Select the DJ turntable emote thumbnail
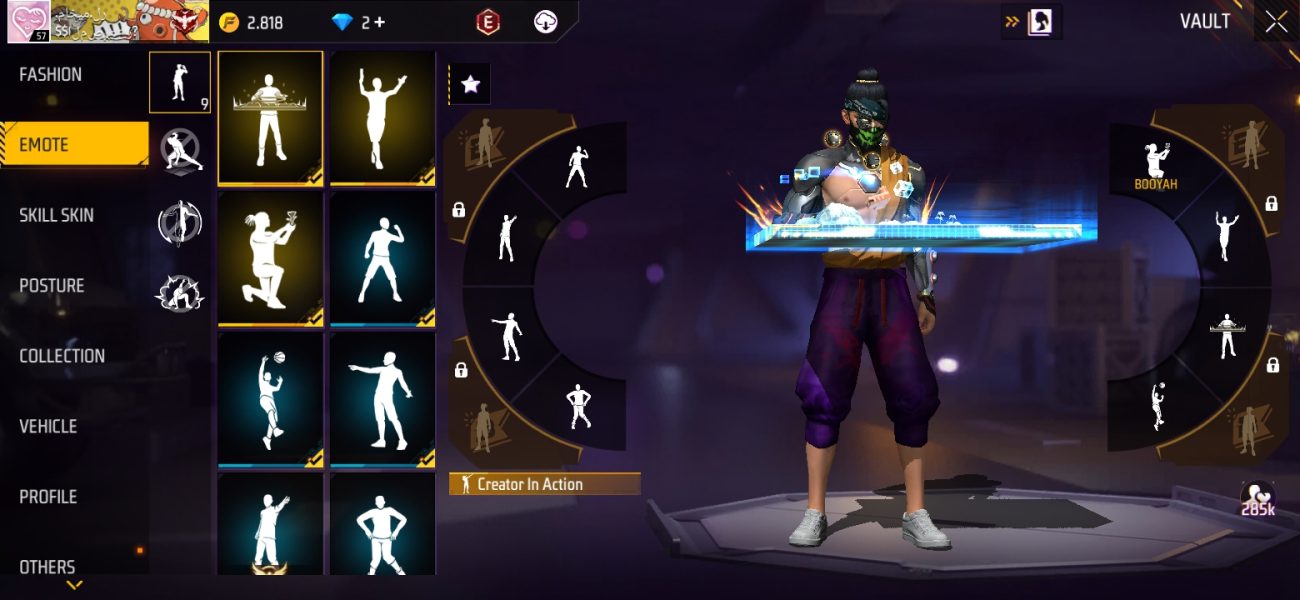1300x600 pixels. (x=270, y=118)
